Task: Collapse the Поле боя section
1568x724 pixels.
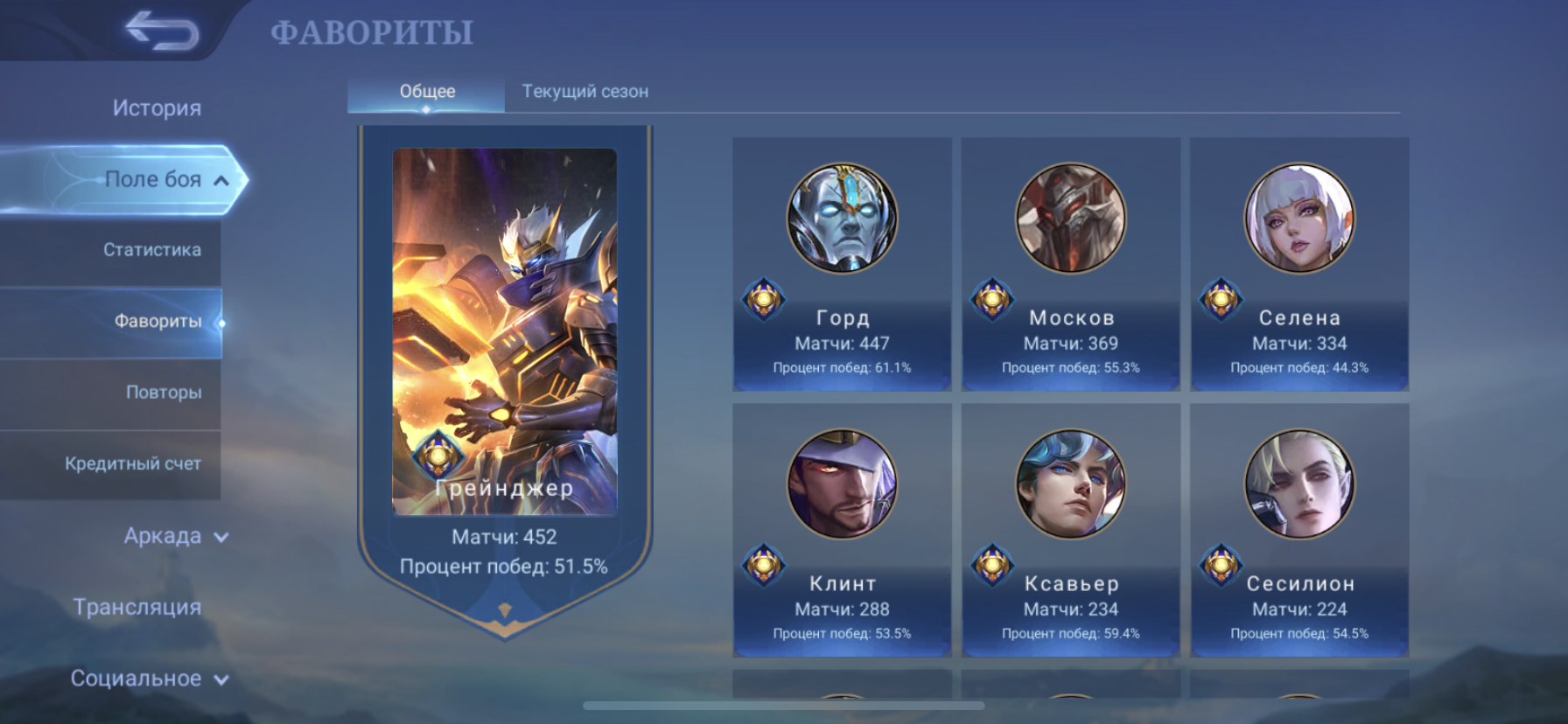Action: click(166, 179)
